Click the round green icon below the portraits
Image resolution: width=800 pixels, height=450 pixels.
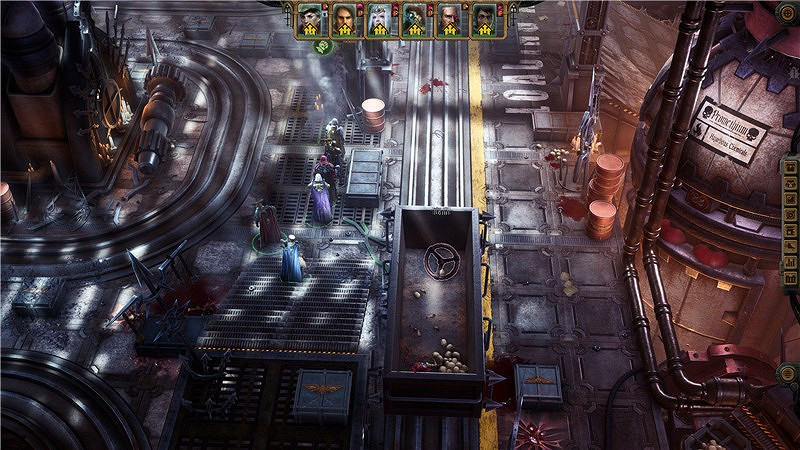(325, 46)
